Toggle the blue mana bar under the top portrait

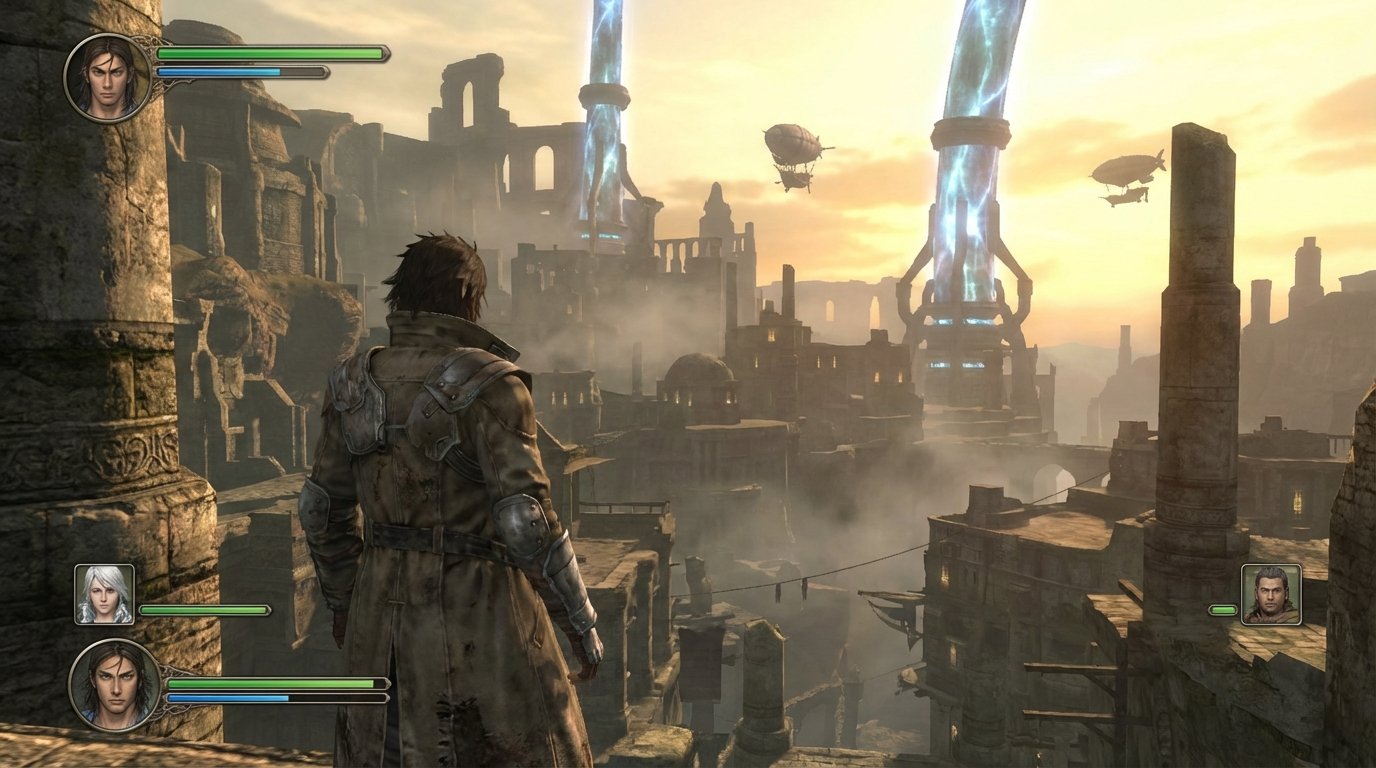[240, 71]
